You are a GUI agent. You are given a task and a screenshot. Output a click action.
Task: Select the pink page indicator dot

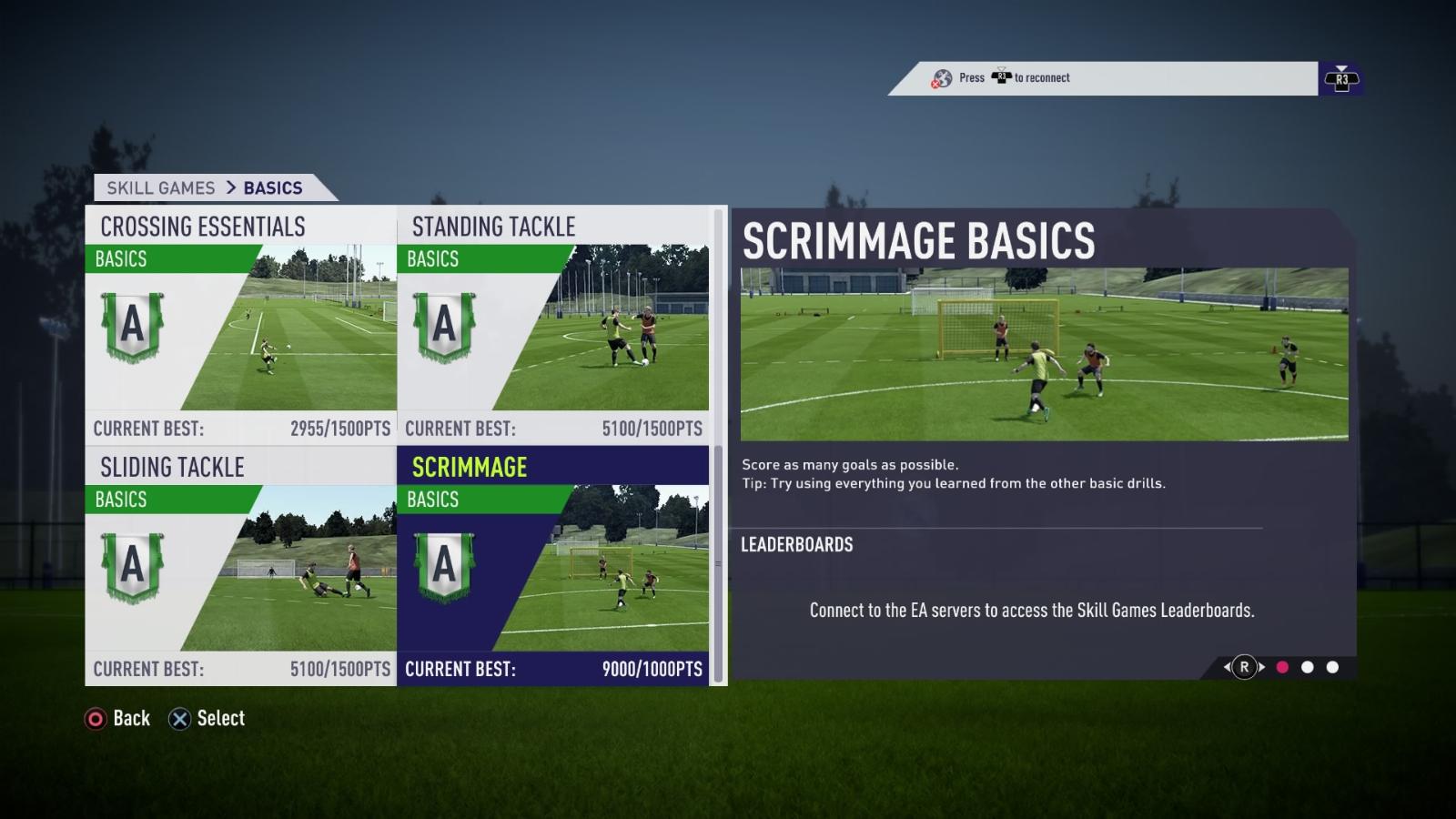pos(1282,667)
